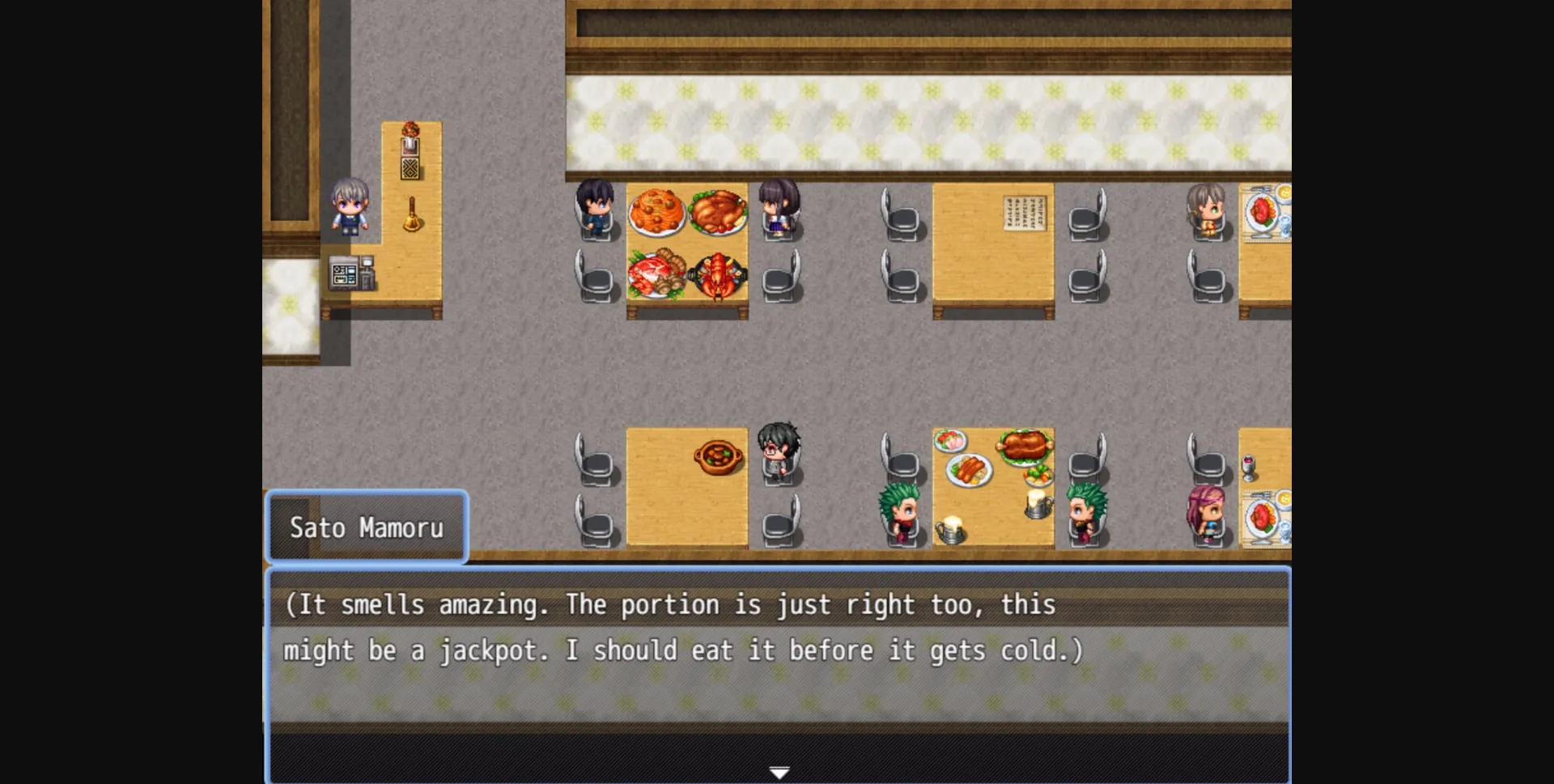Click the gray-haired shopkeeper behind the counter

(348, 206)
